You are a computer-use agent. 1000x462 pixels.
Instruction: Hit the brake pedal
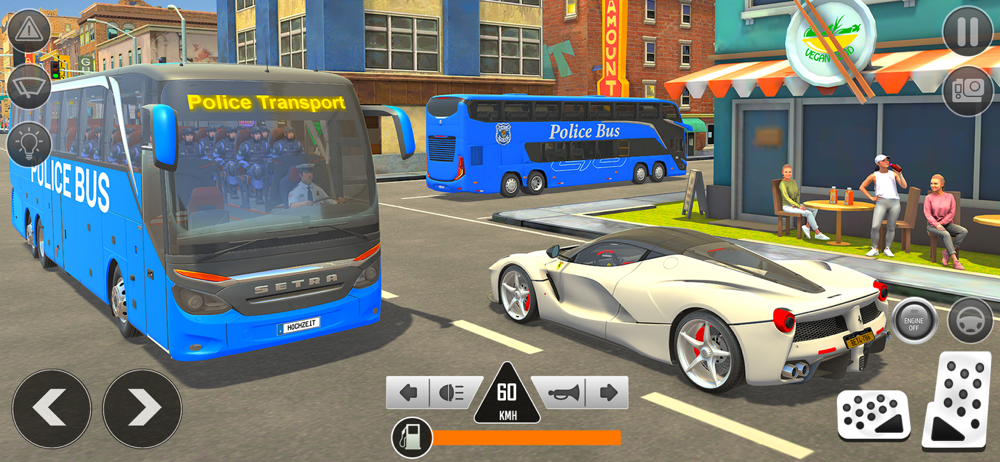(x=873, y=413)
